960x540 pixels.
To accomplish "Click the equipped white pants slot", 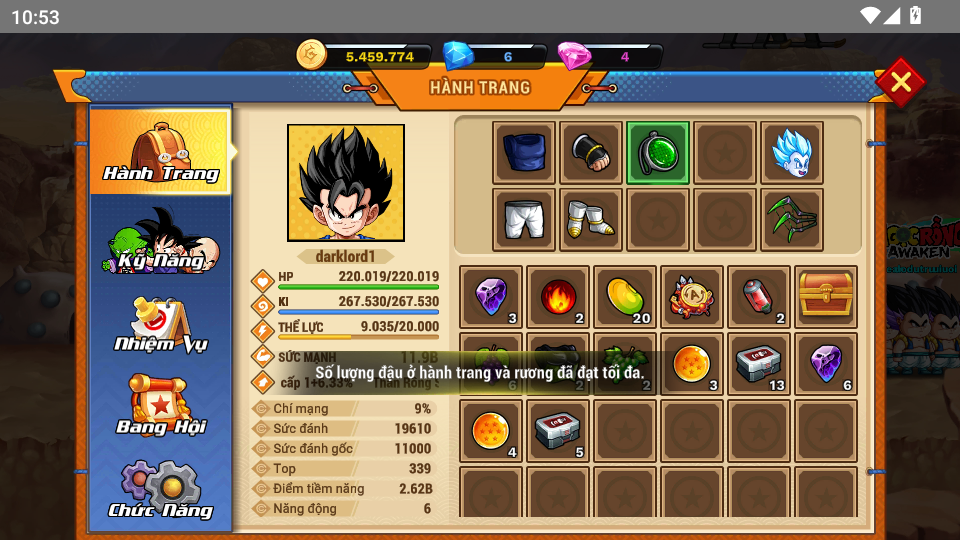I will tap(524, 219).
